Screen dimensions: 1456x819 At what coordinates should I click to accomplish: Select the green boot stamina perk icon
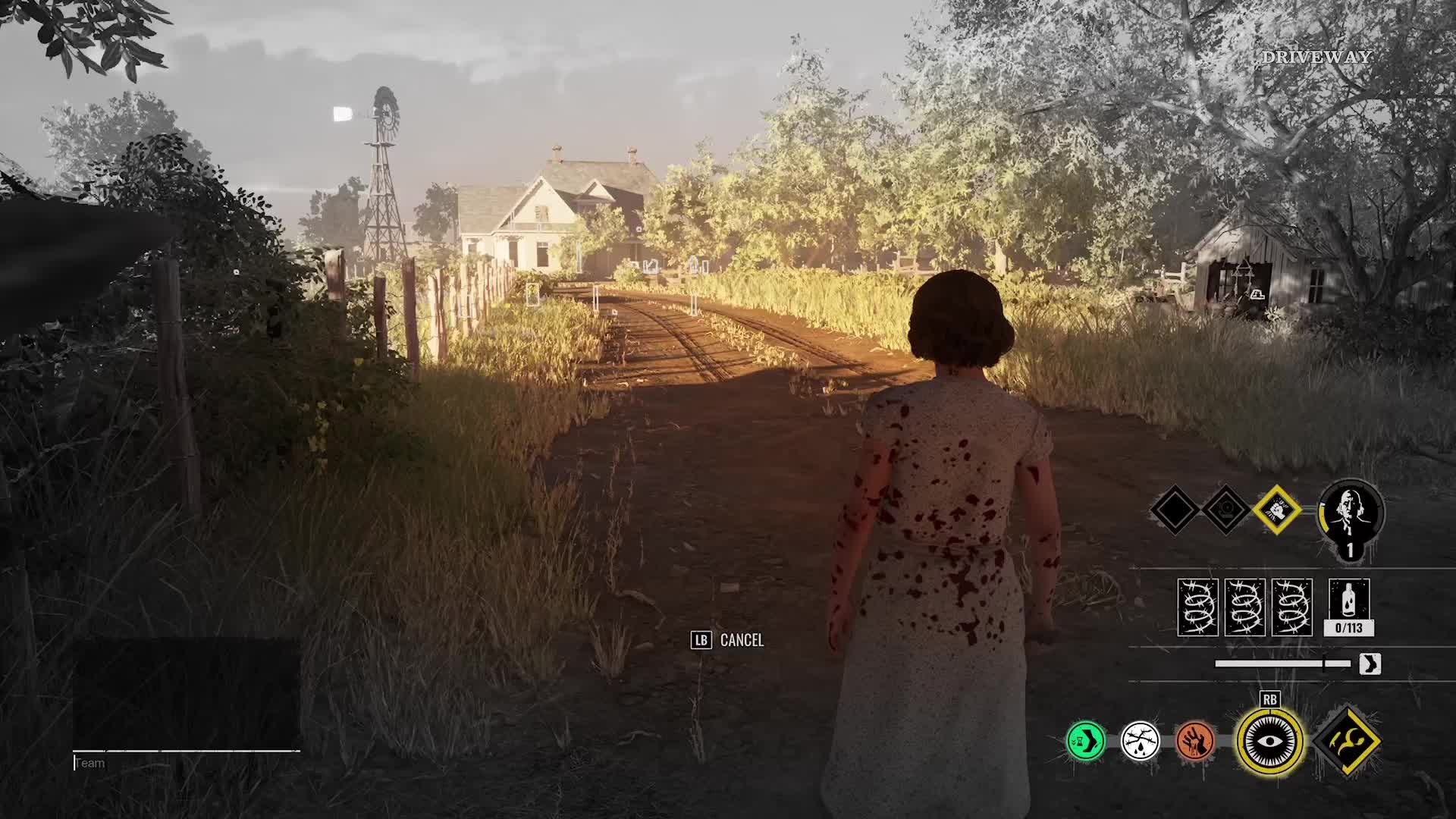click(1085, 740)
